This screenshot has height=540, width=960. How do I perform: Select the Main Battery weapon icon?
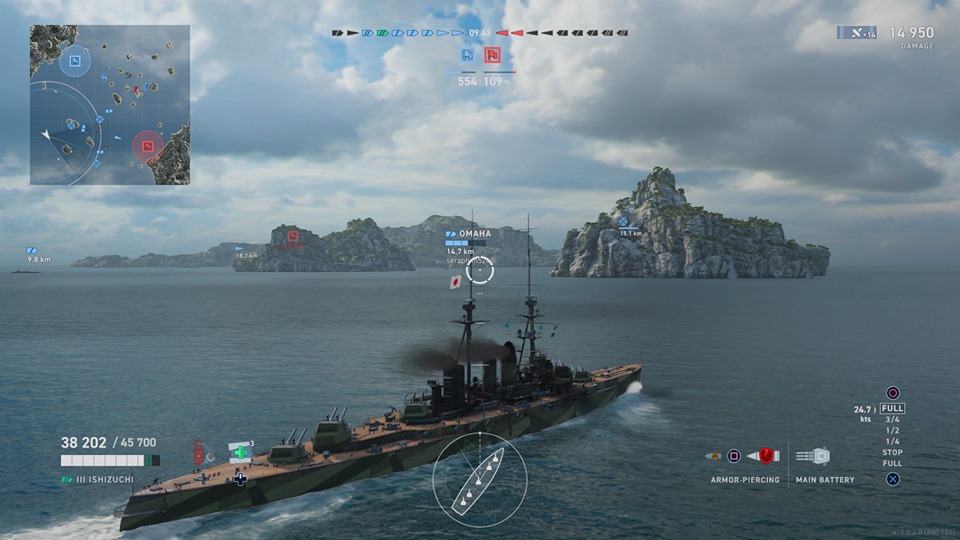point(813,456)
